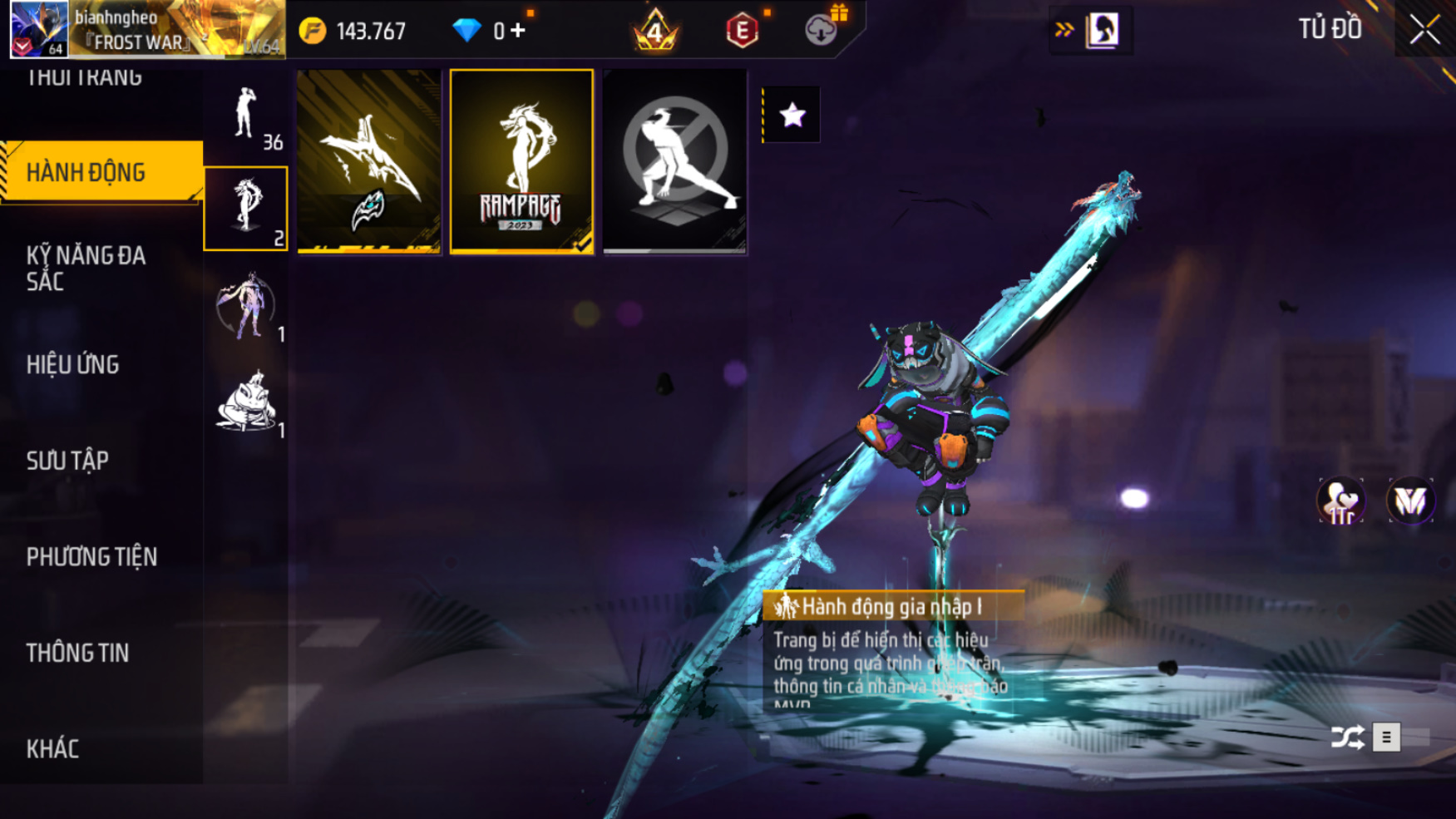Go to the Sưu Tập category
The width and height of the screenshot is (1456, 819).
tap(68, 461)
